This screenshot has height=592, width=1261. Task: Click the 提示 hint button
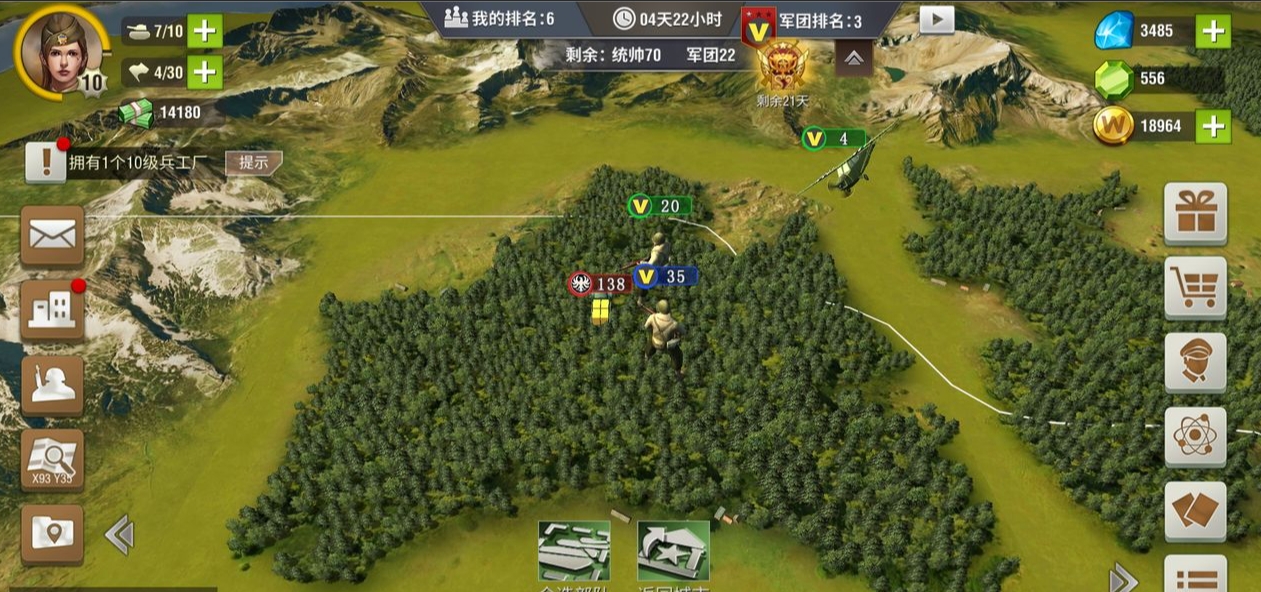(x=252, y=162)
